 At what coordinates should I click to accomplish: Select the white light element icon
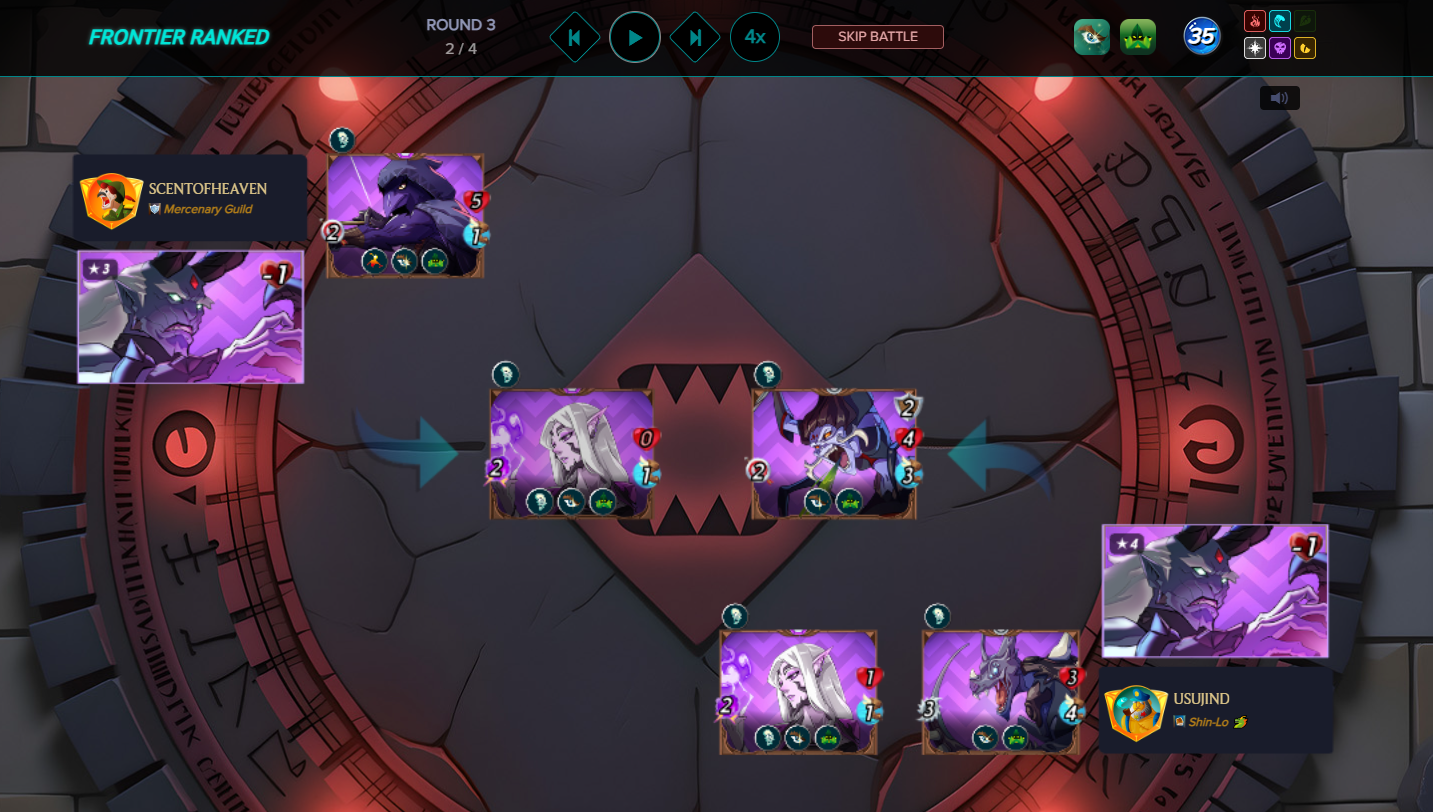pyautogui.click(x=1255, y=48)
